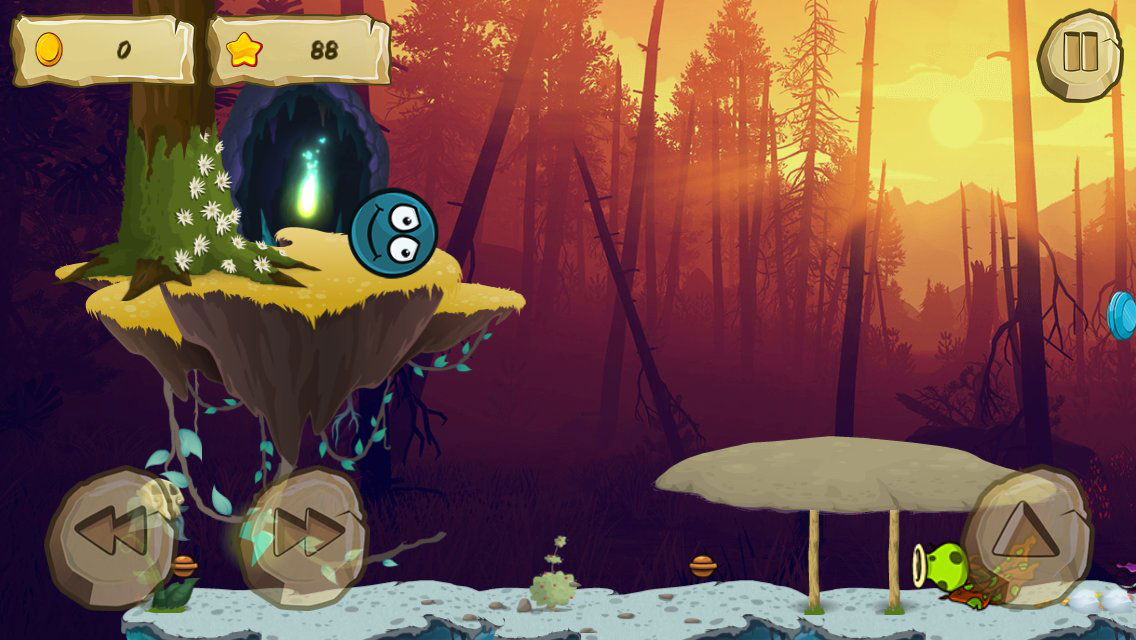Pause the game with the stone button

(x=1080, y=50)
